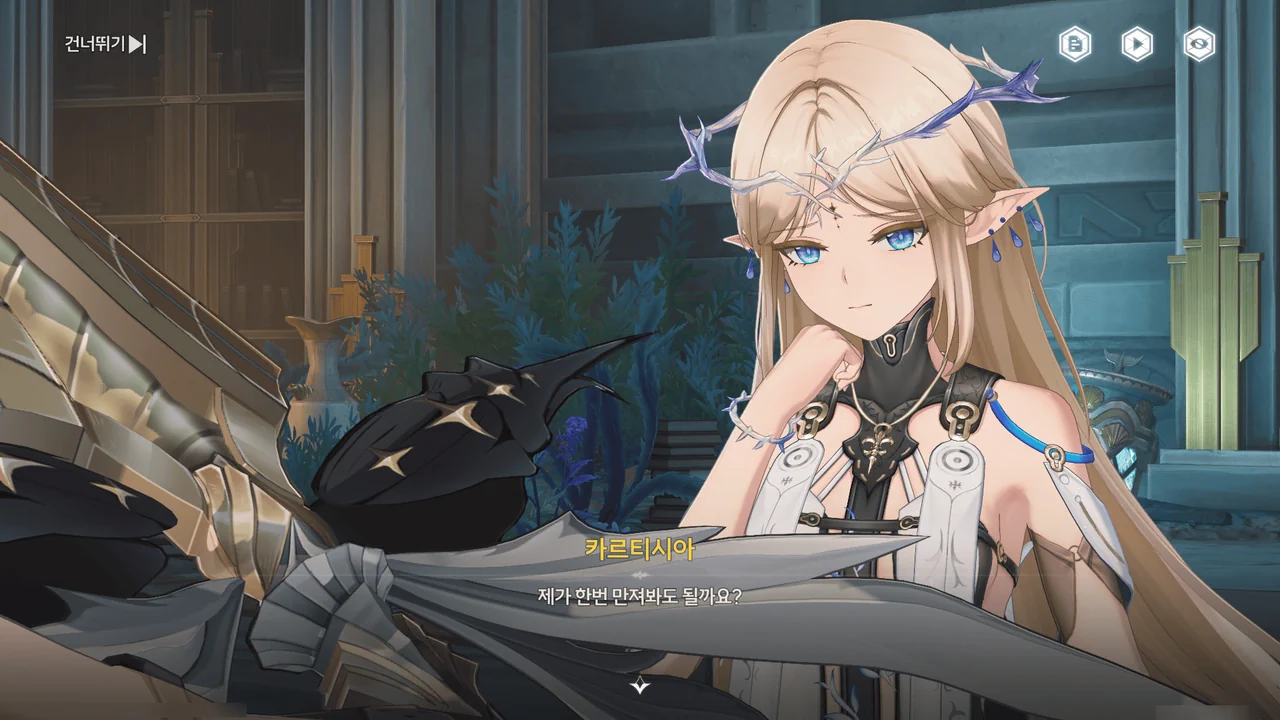Open the dialogue log icon
This screenshot has height=720, width=1280.
tap(1075, 44)
